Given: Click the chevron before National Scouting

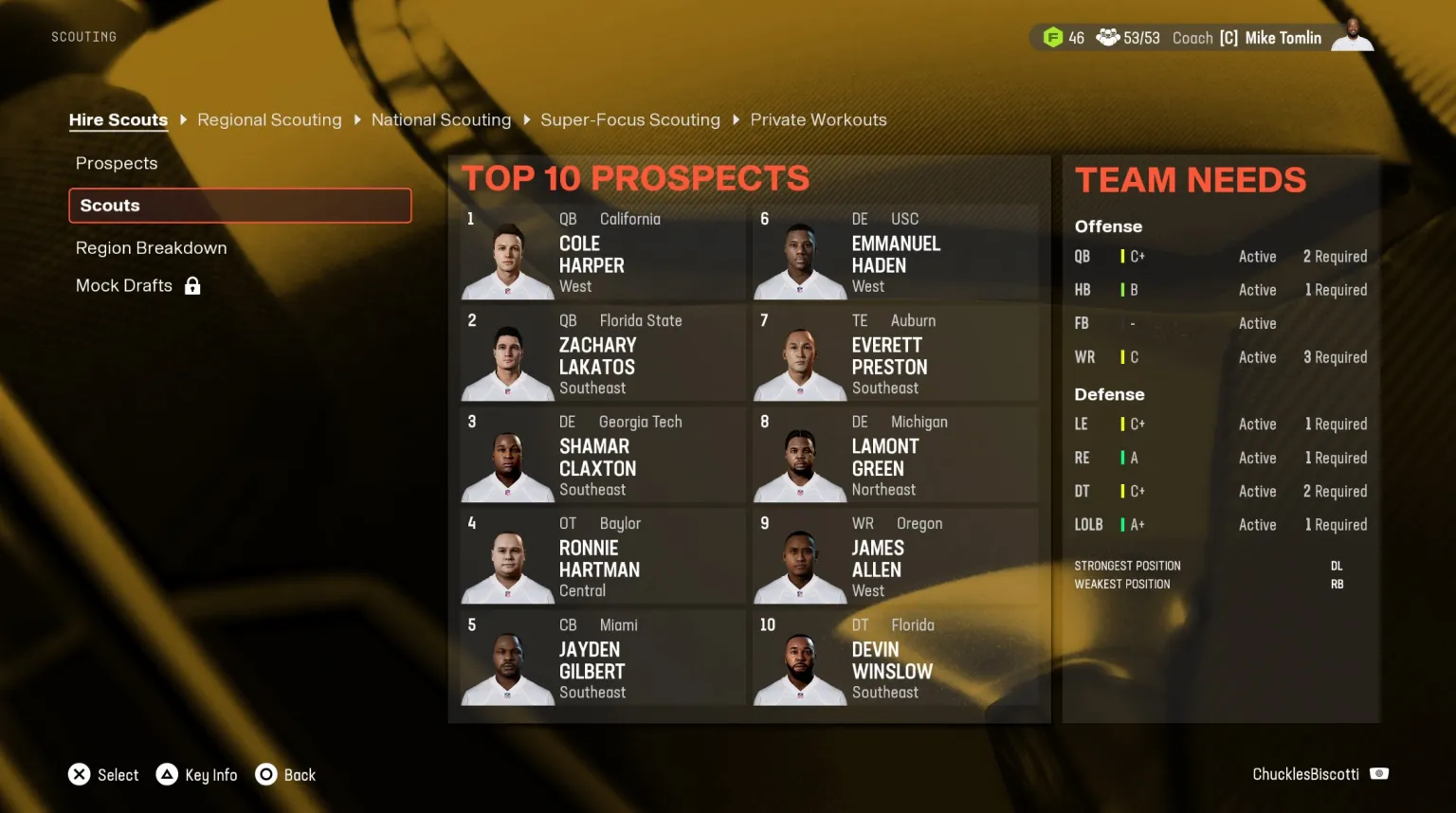Looking at the screenshot, I should 357,119.
